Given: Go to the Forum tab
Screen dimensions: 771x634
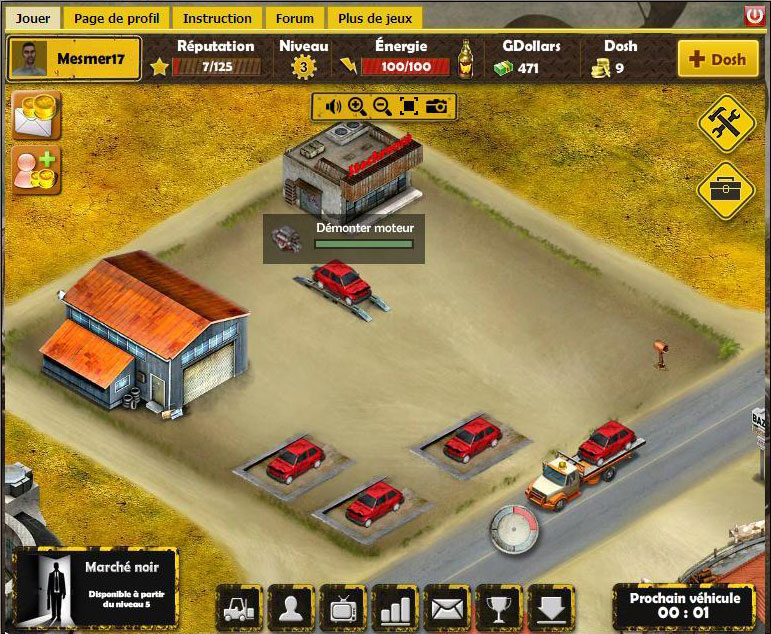Looking at the screenshot, I should pyautogui.click(x=295, y=18).
